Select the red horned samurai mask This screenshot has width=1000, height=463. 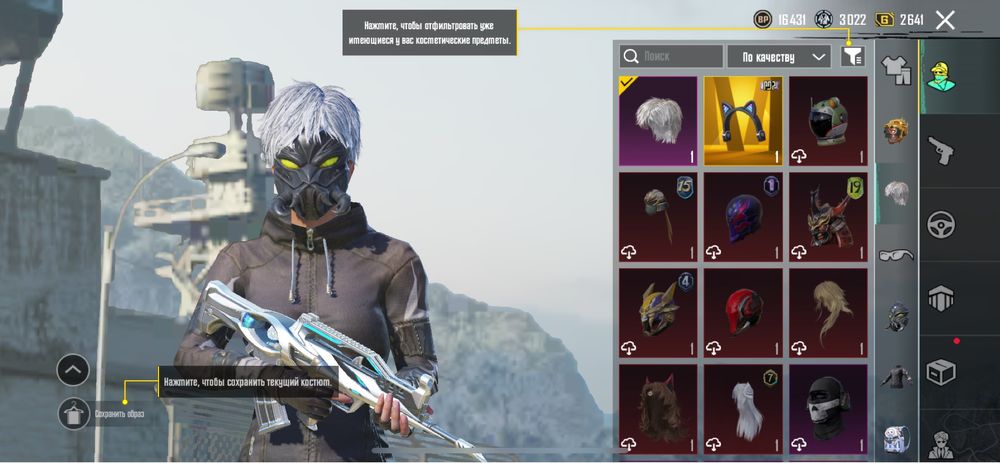click(828, 216)
